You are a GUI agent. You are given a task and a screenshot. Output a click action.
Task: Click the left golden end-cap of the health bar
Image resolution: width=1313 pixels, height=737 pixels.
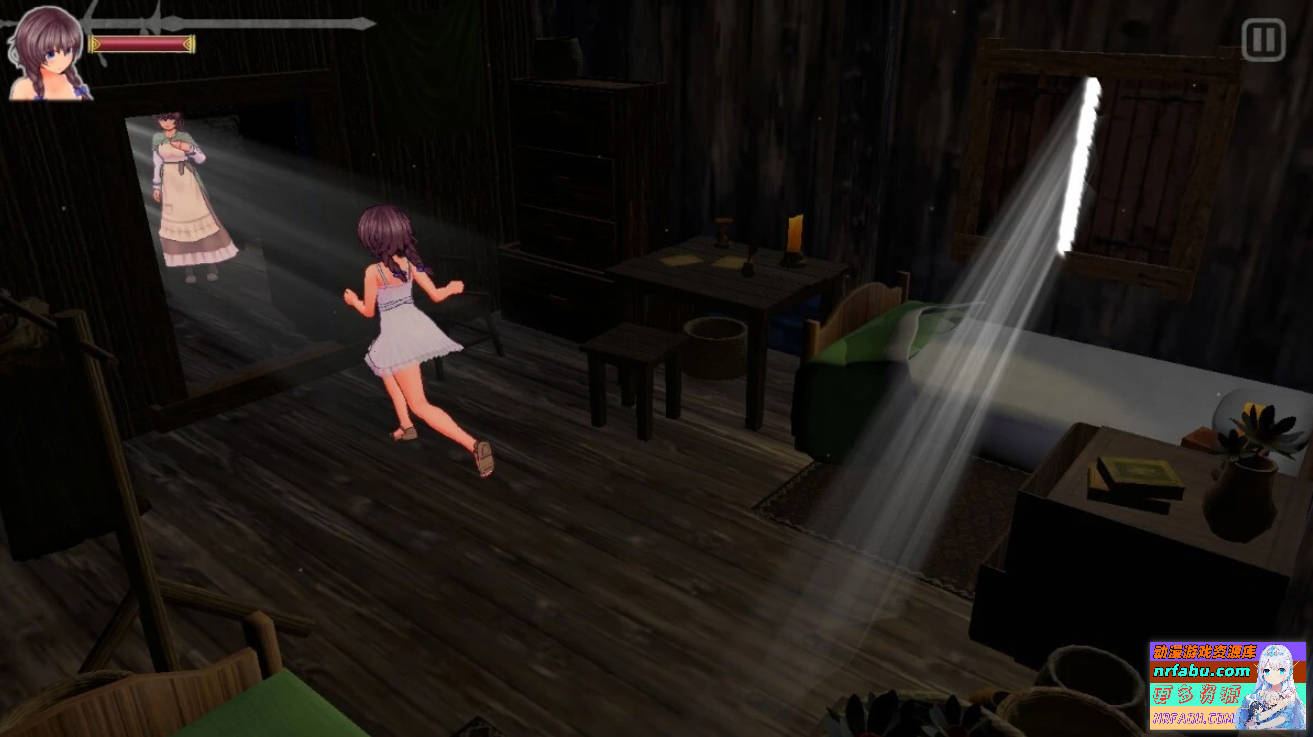tap(93, 42)
